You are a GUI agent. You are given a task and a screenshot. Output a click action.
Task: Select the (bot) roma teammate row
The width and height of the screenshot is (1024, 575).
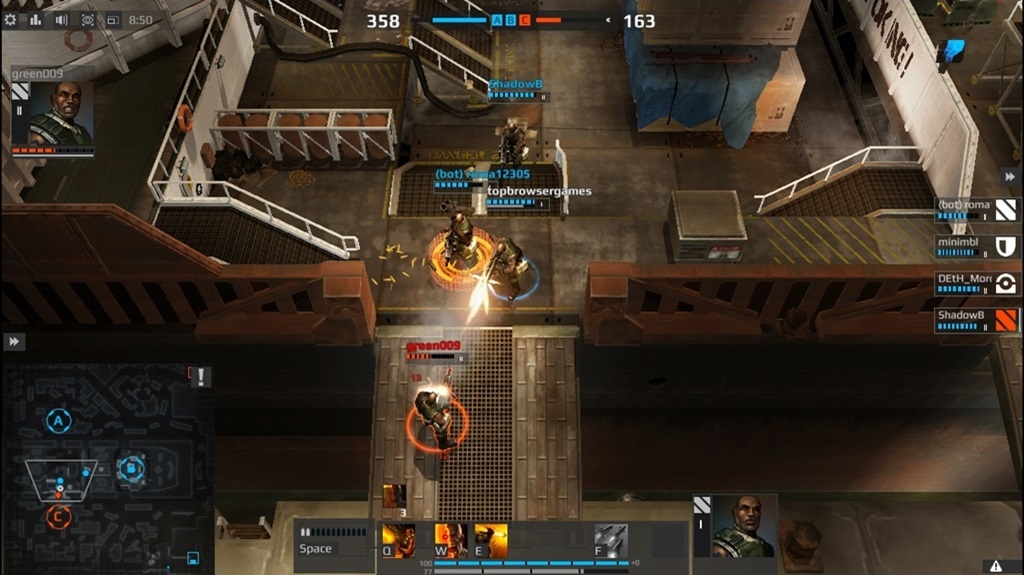(977, 209)
